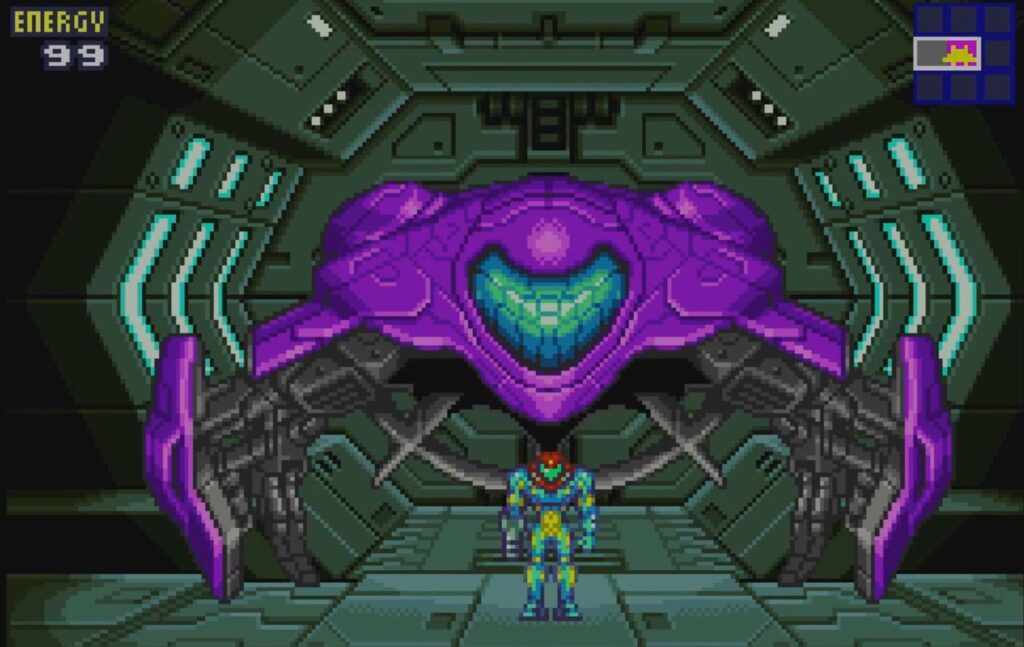Screen dimensions: 1024x647
Task: Click the minimap in the corner
Action: click(963, 53)
